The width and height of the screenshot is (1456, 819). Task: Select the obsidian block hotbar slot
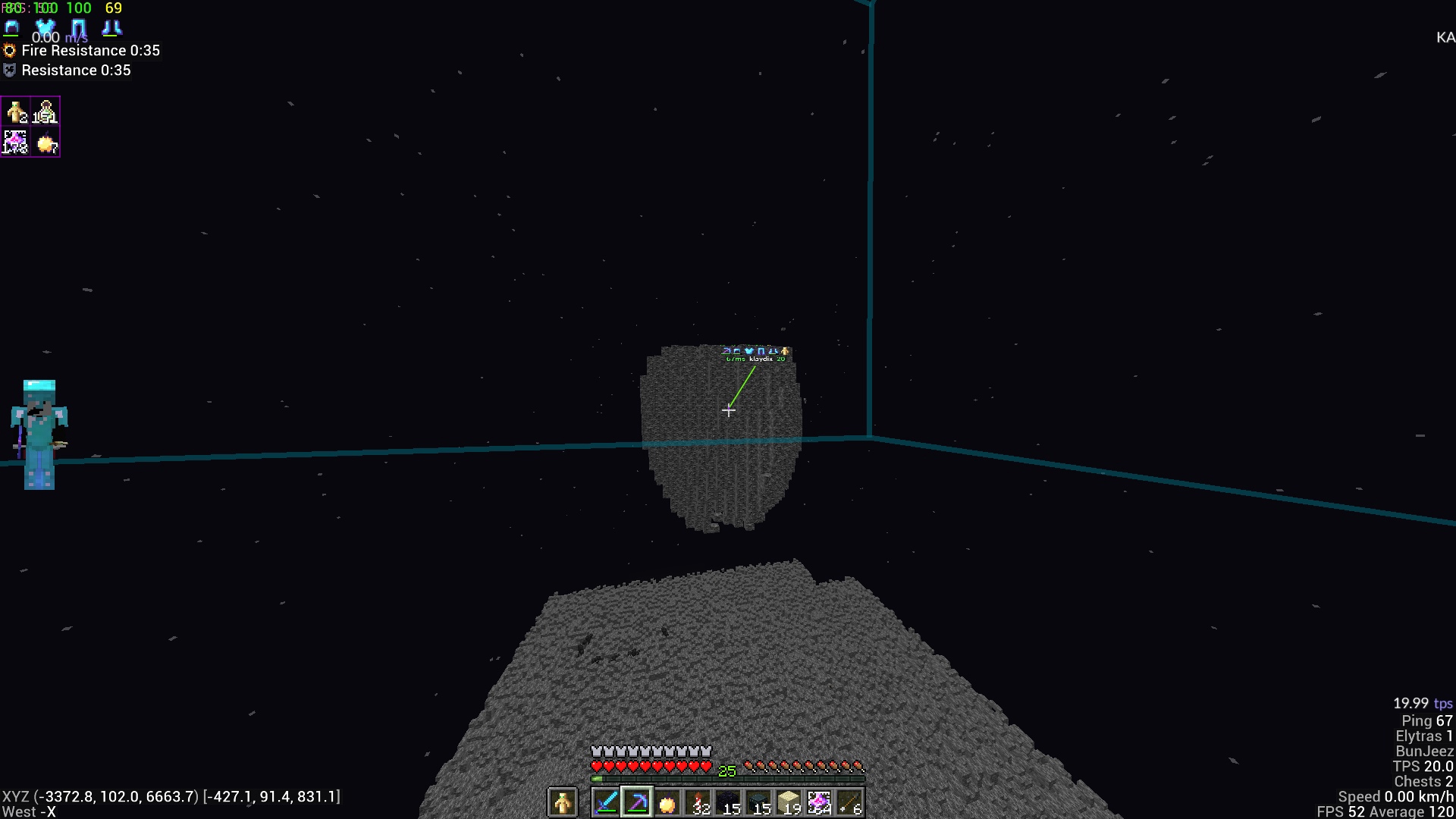click(x=728, y=802)
